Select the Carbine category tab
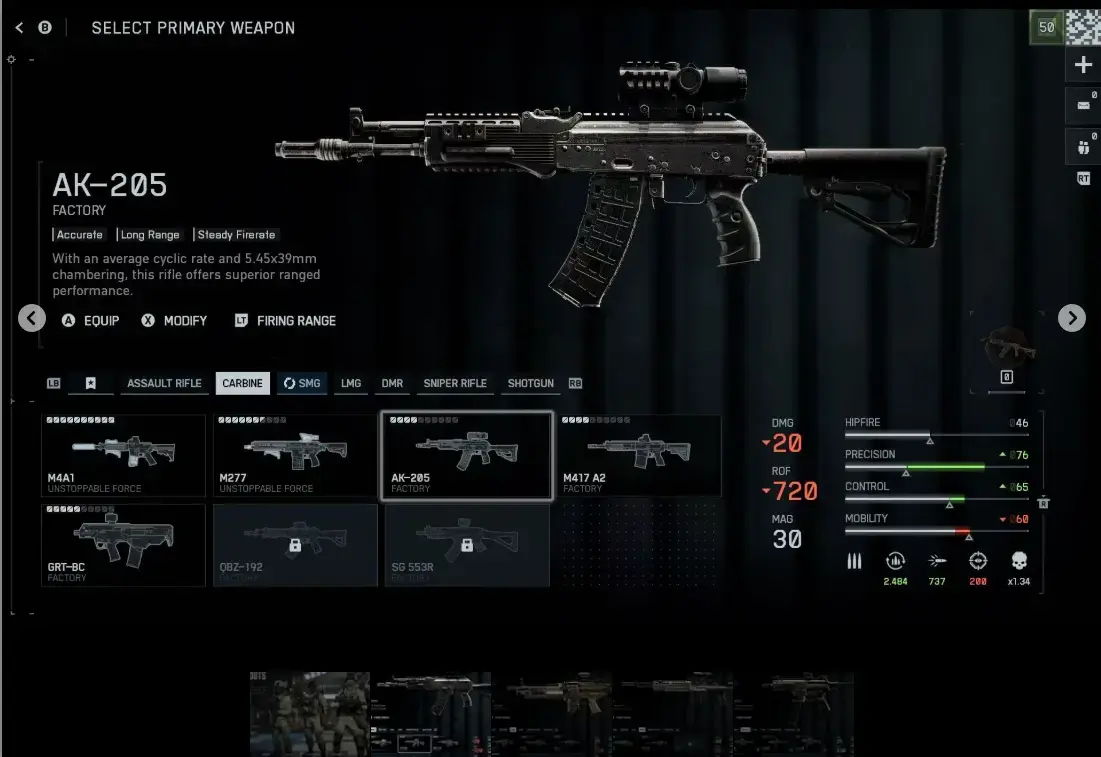The image size is (1101, 757). (x=242, y=383)
